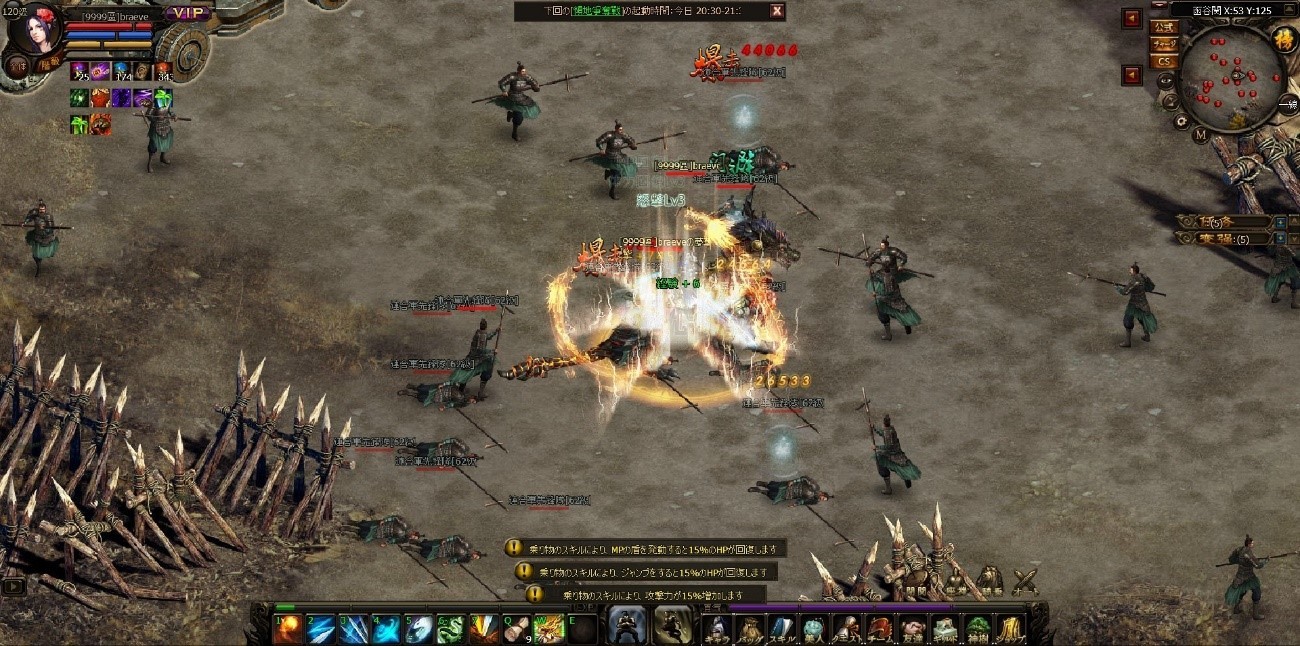Use the item in hotbar slot Q

point(517,628)
